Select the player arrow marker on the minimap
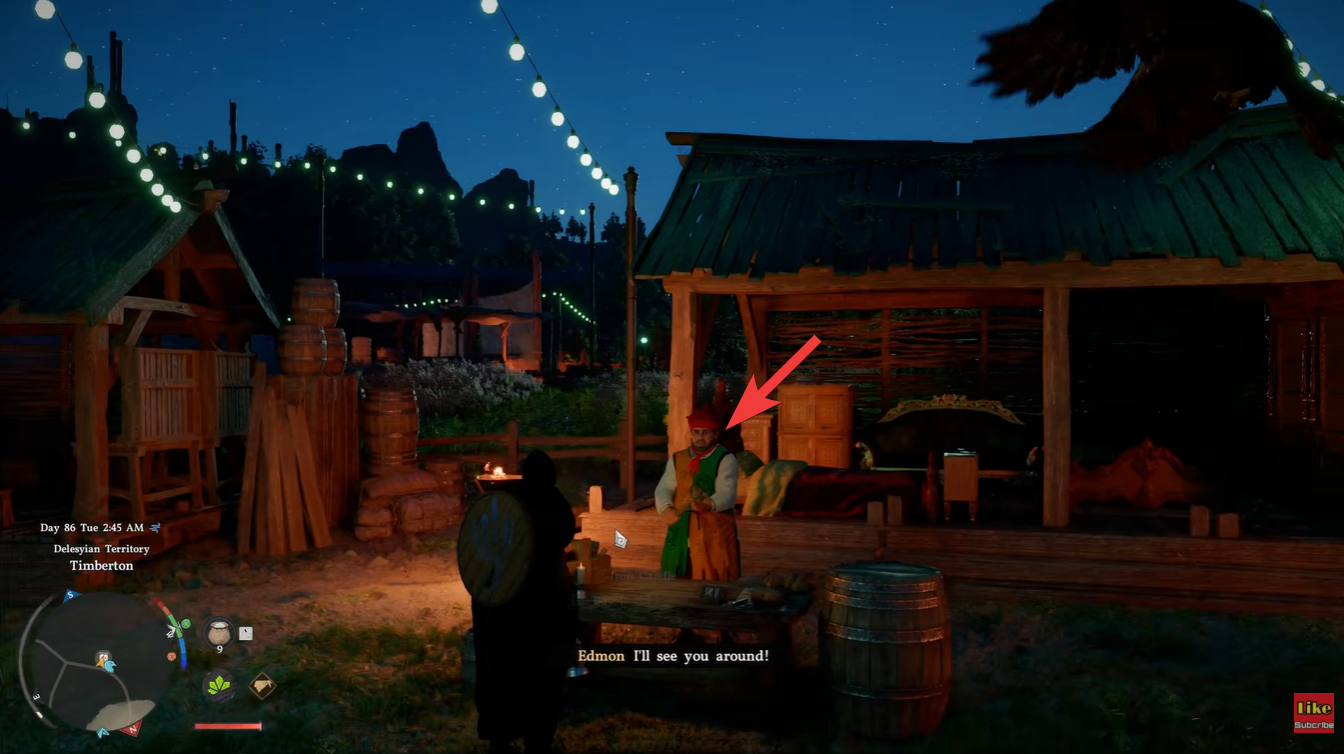 [100, 663]
